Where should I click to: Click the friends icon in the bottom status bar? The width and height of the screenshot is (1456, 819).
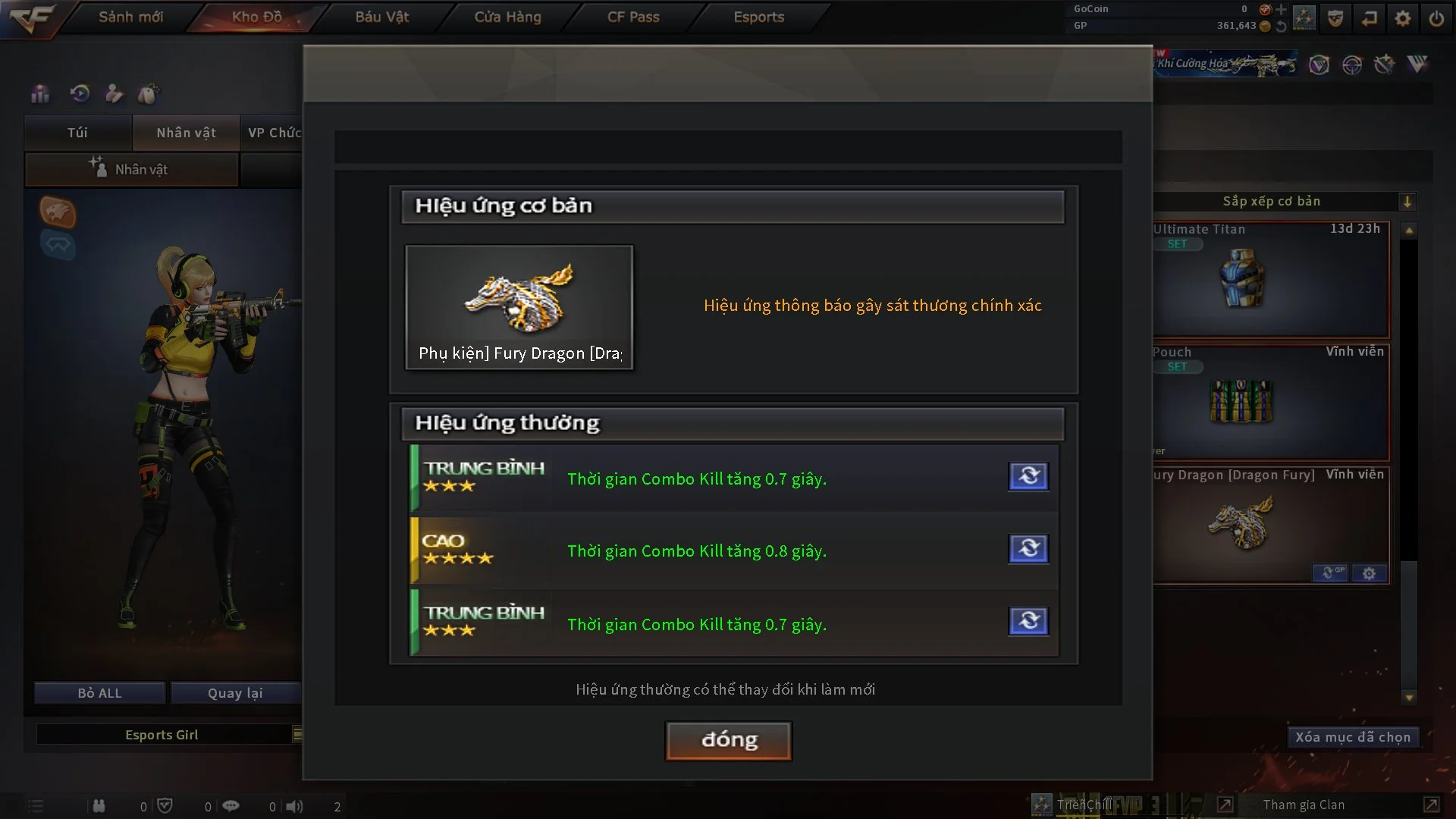pos(99,805)
